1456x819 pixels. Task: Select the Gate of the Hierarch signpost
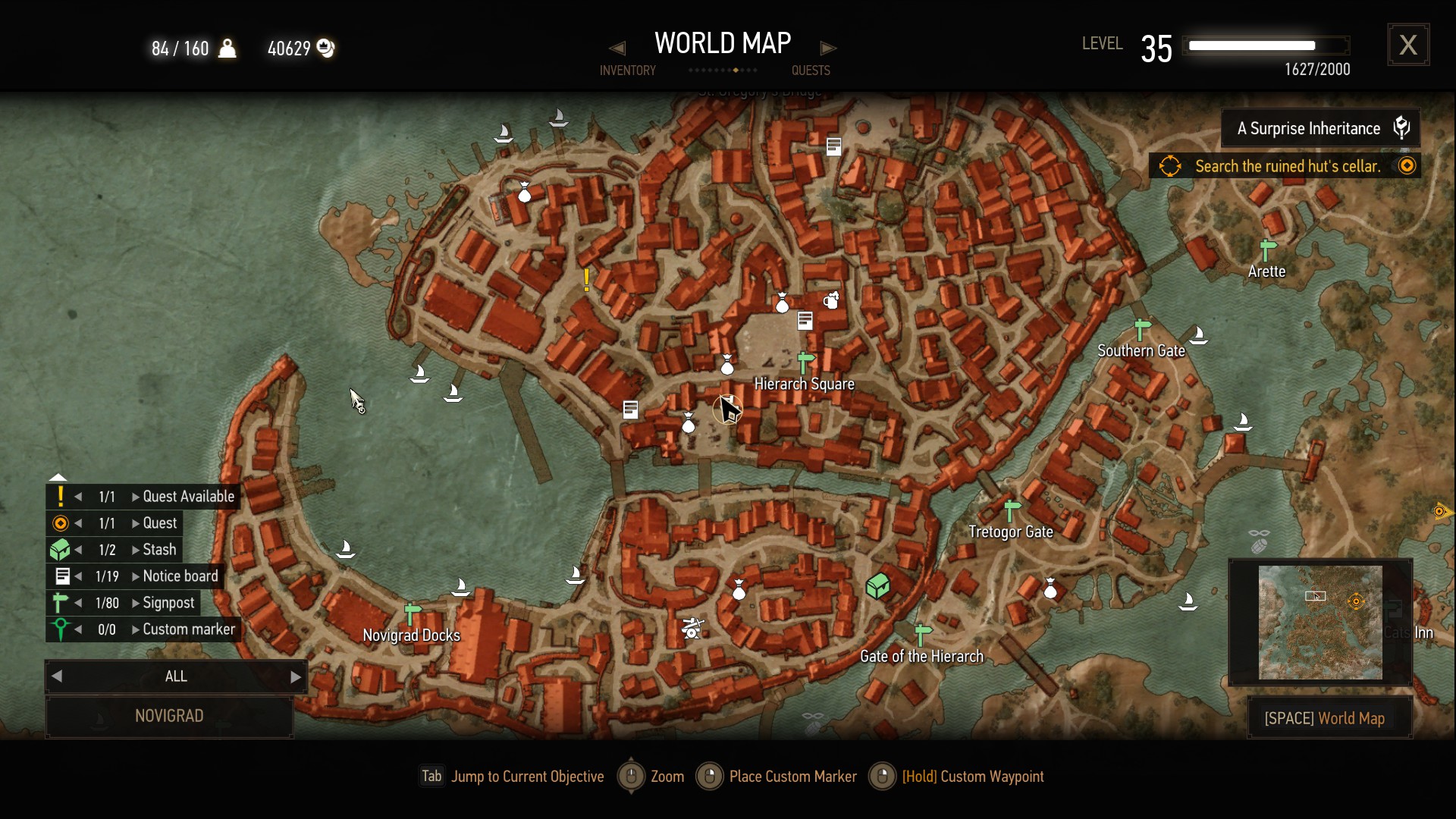[x=923, y=635]
